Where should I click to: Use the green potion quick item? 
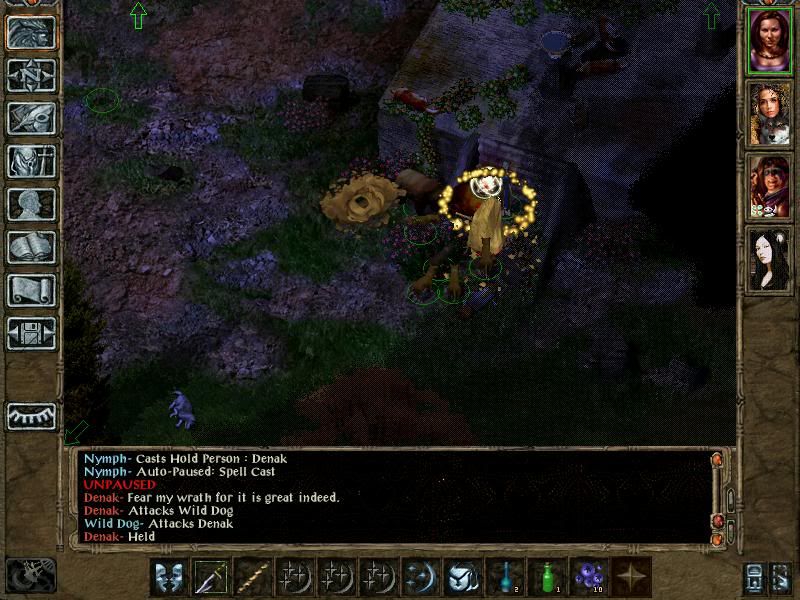546,577
